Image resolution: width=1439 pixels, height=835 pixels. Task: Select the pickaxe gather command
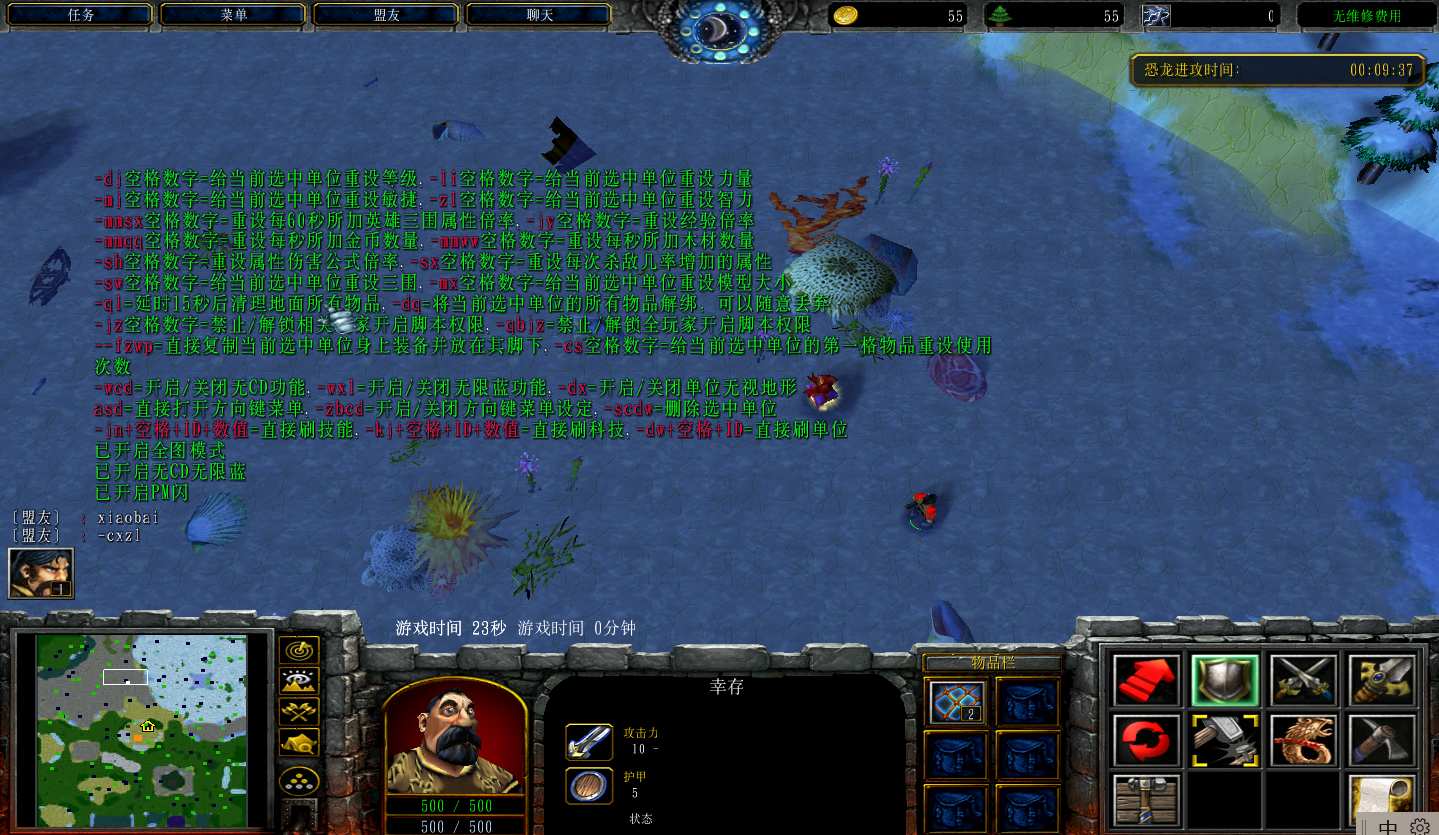tap(1382, 740)
